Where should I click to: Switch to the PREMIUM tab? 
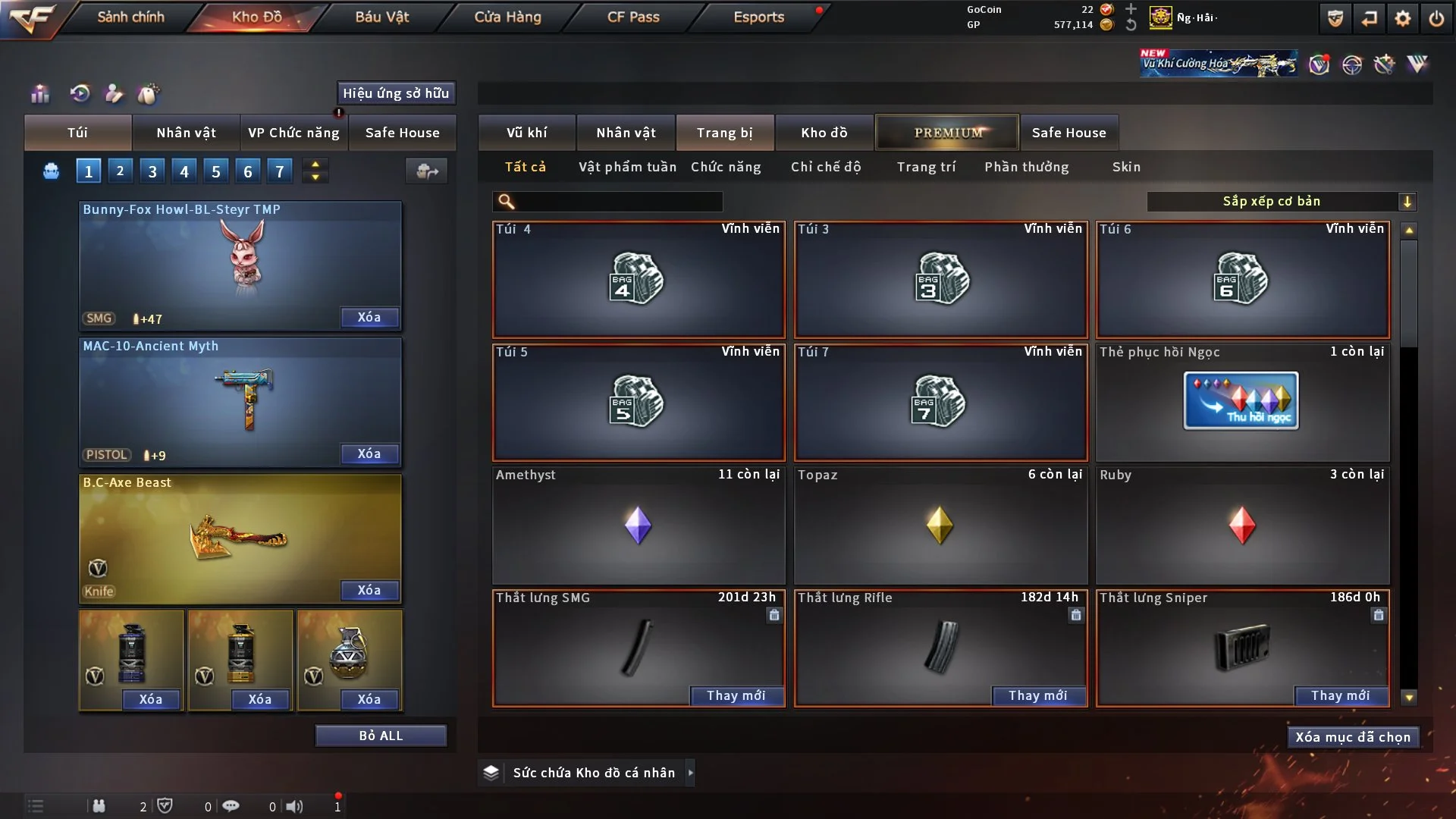pyautogui.click(x=947, y=133)
